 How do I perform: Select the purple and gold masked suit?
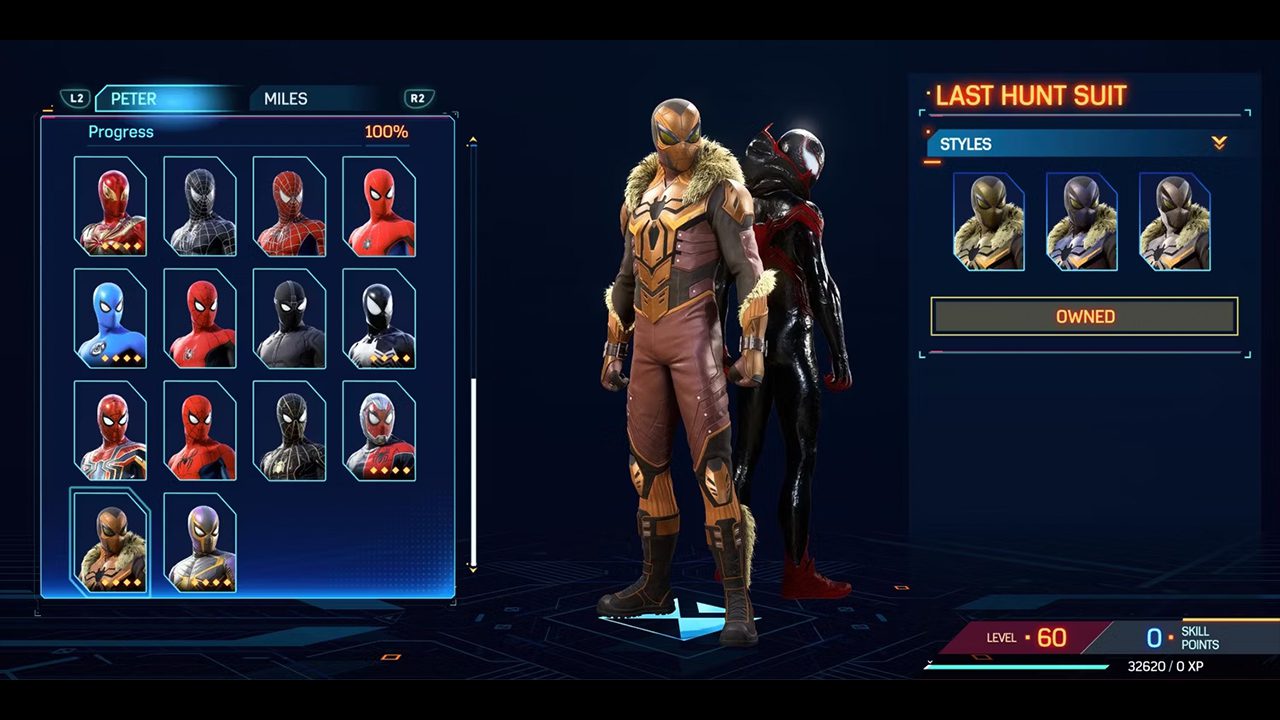[200, 543]
